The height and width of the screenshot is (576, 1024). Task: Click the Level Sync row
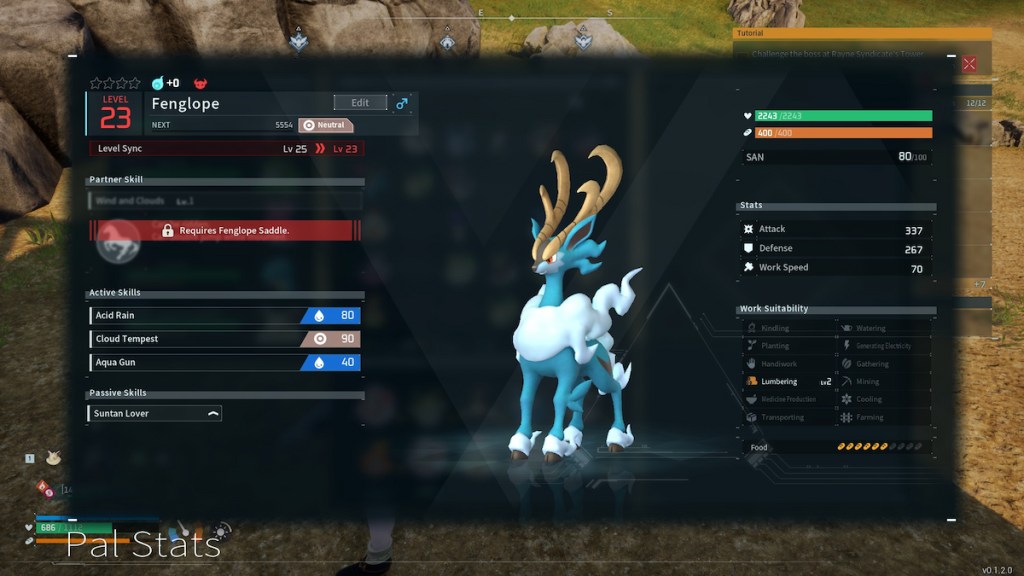[225, 149]
